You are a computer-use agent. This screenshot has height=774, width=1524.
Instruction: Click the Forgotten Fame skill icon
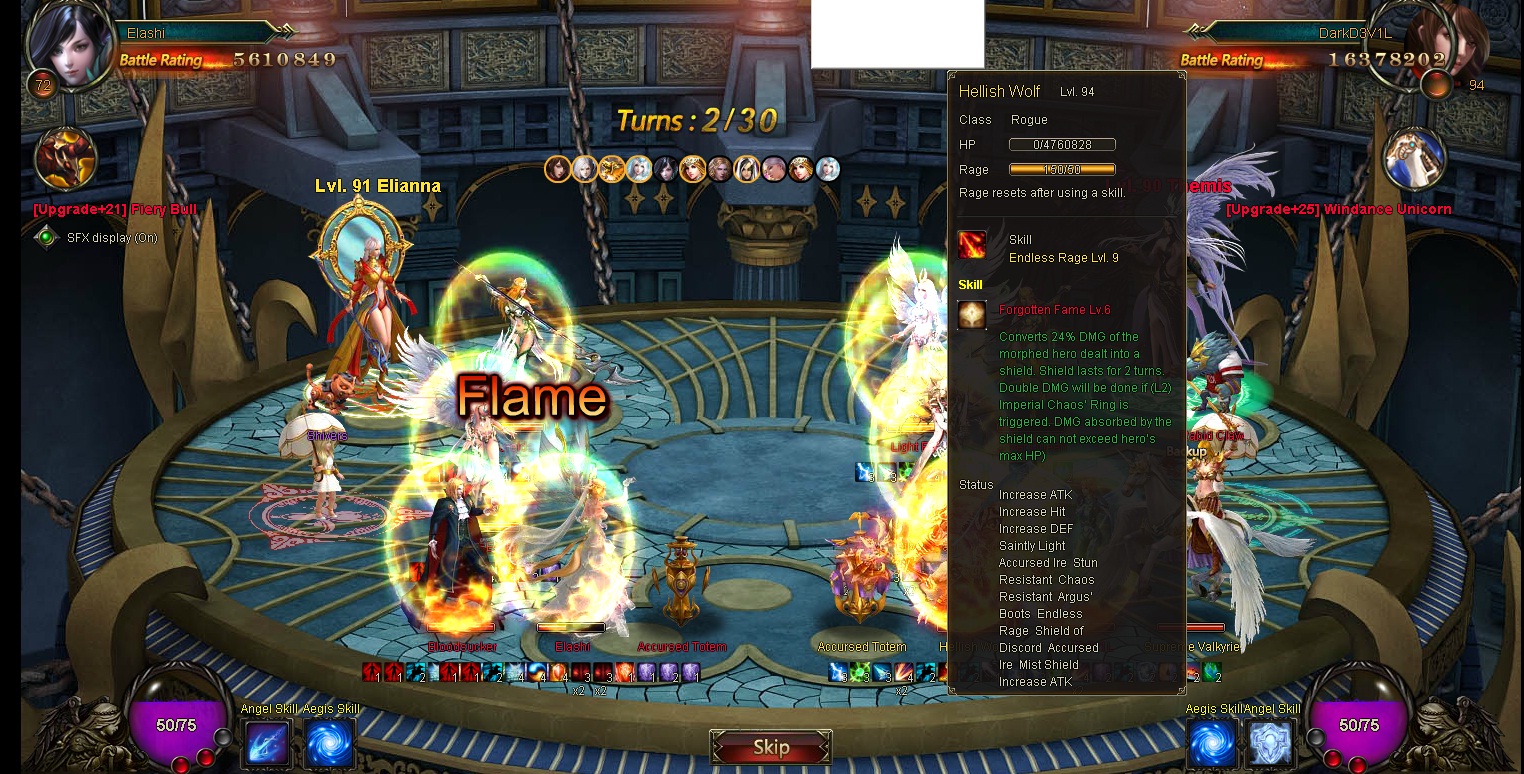click(x=972, y=315)
